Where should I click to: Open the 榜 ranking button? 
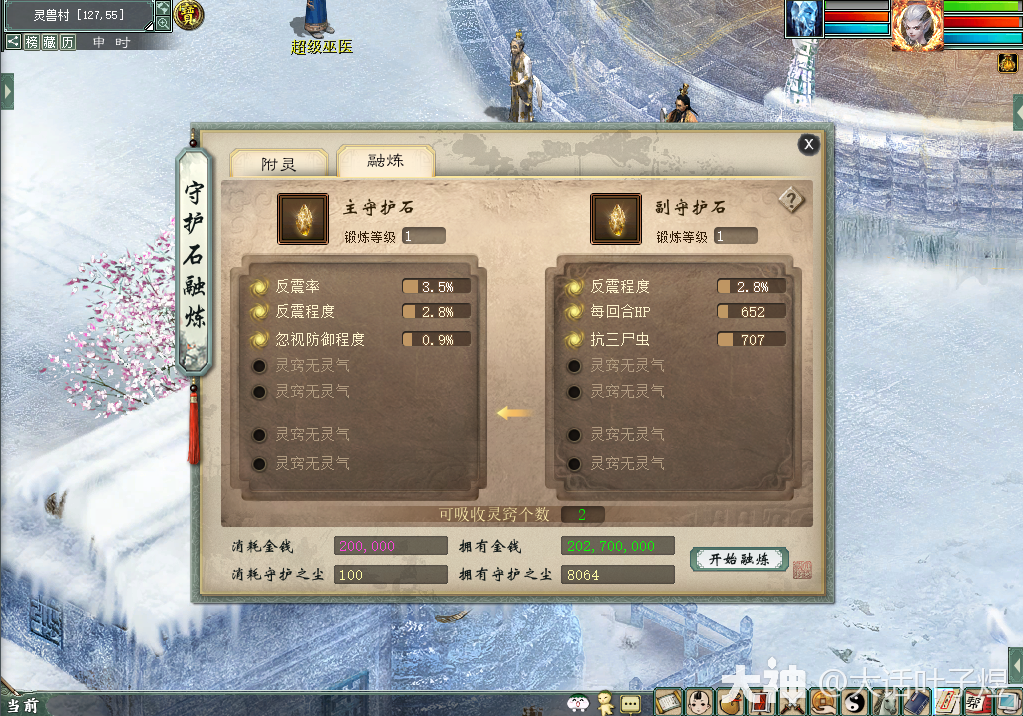(x=33, y=42)
